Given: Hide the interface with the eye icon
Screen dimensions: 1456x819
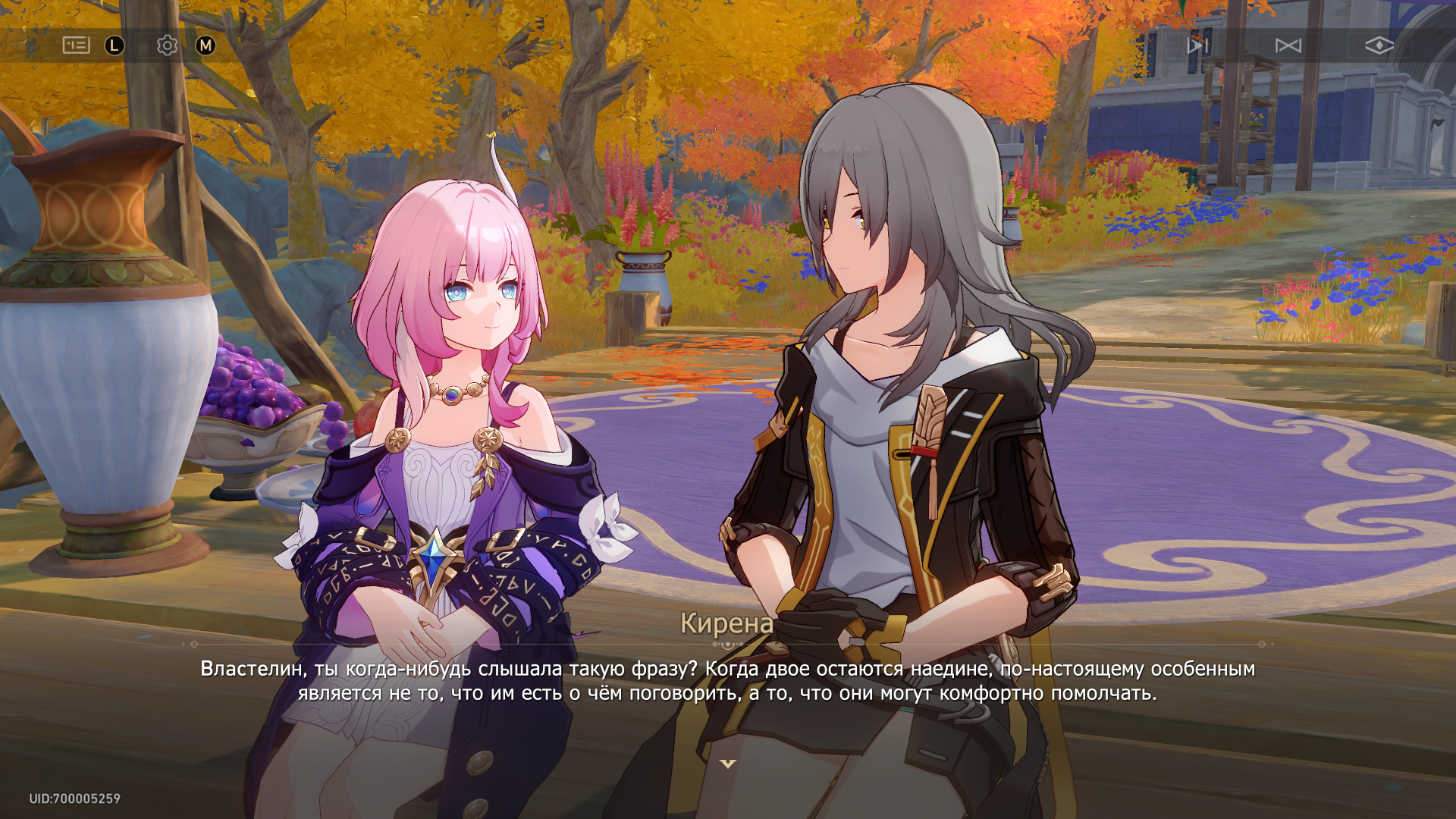Looking at the screenshot, I should coord(1379,45).
